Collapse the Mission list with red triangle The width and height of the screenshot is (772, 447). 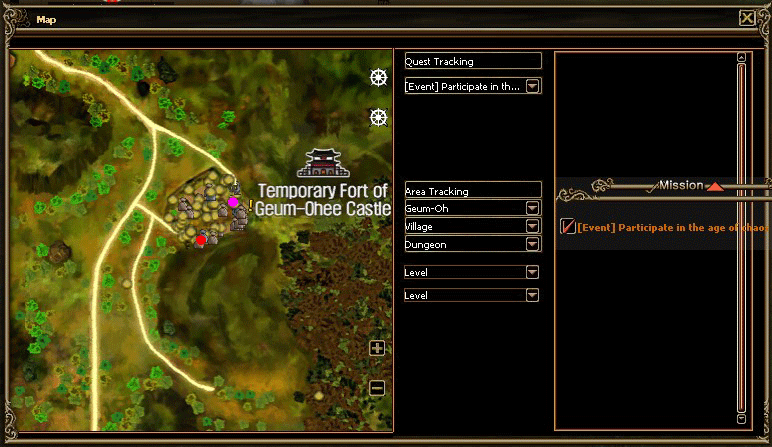pos(715,186)
